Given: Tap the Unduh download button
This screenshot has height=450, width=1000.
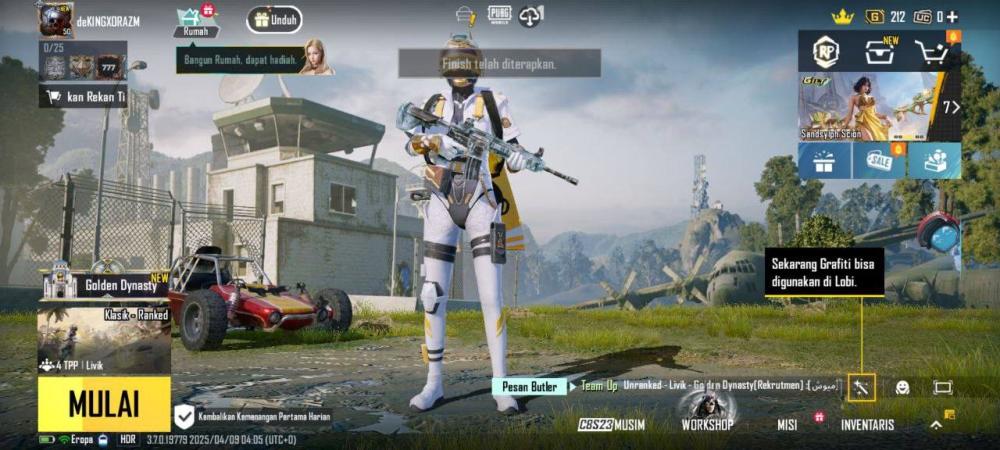Looking at the screenshot, I should tap(275, 19).
